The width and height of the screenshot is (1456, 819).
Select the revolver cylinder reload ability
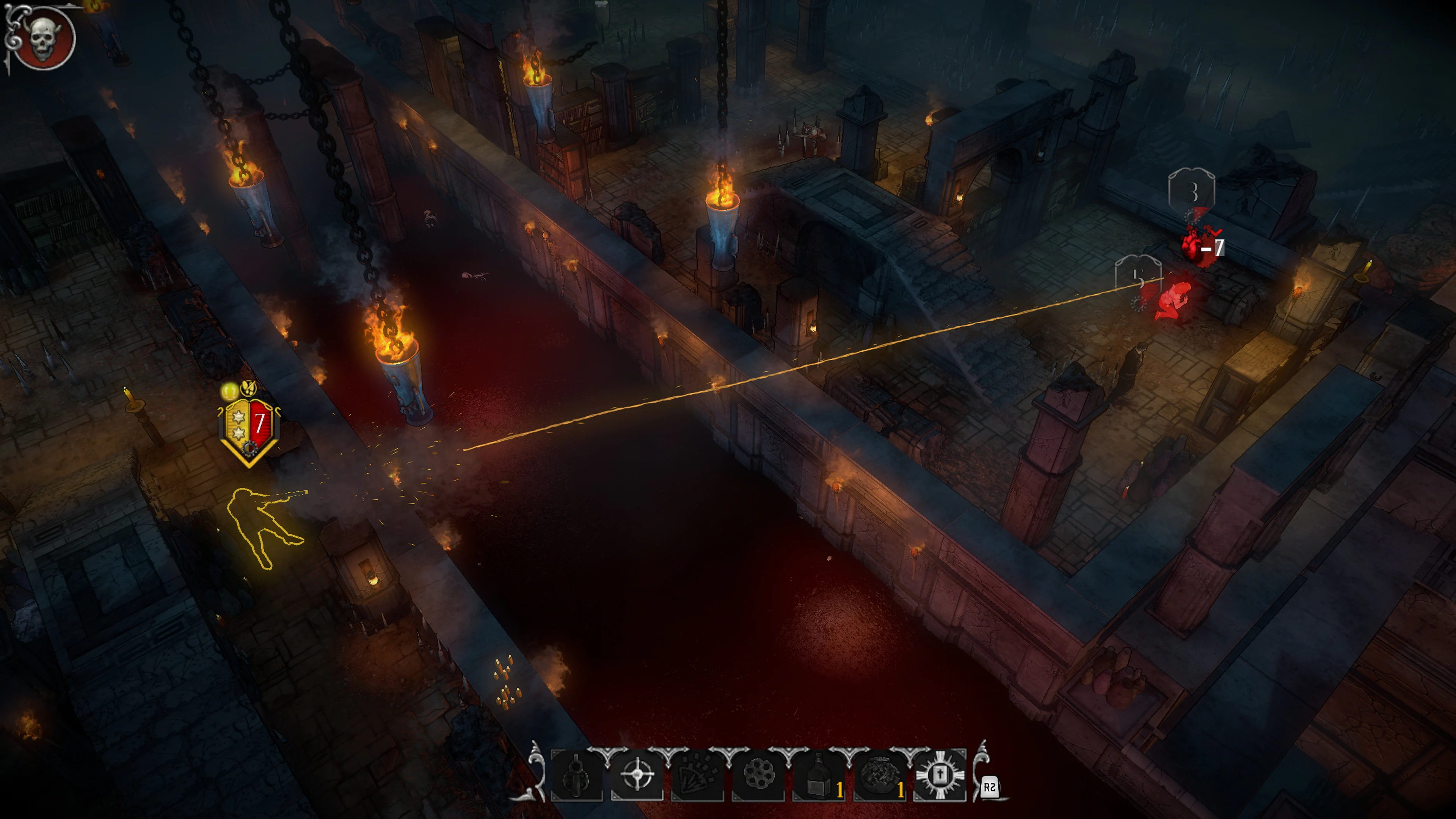tap(758, 775)
